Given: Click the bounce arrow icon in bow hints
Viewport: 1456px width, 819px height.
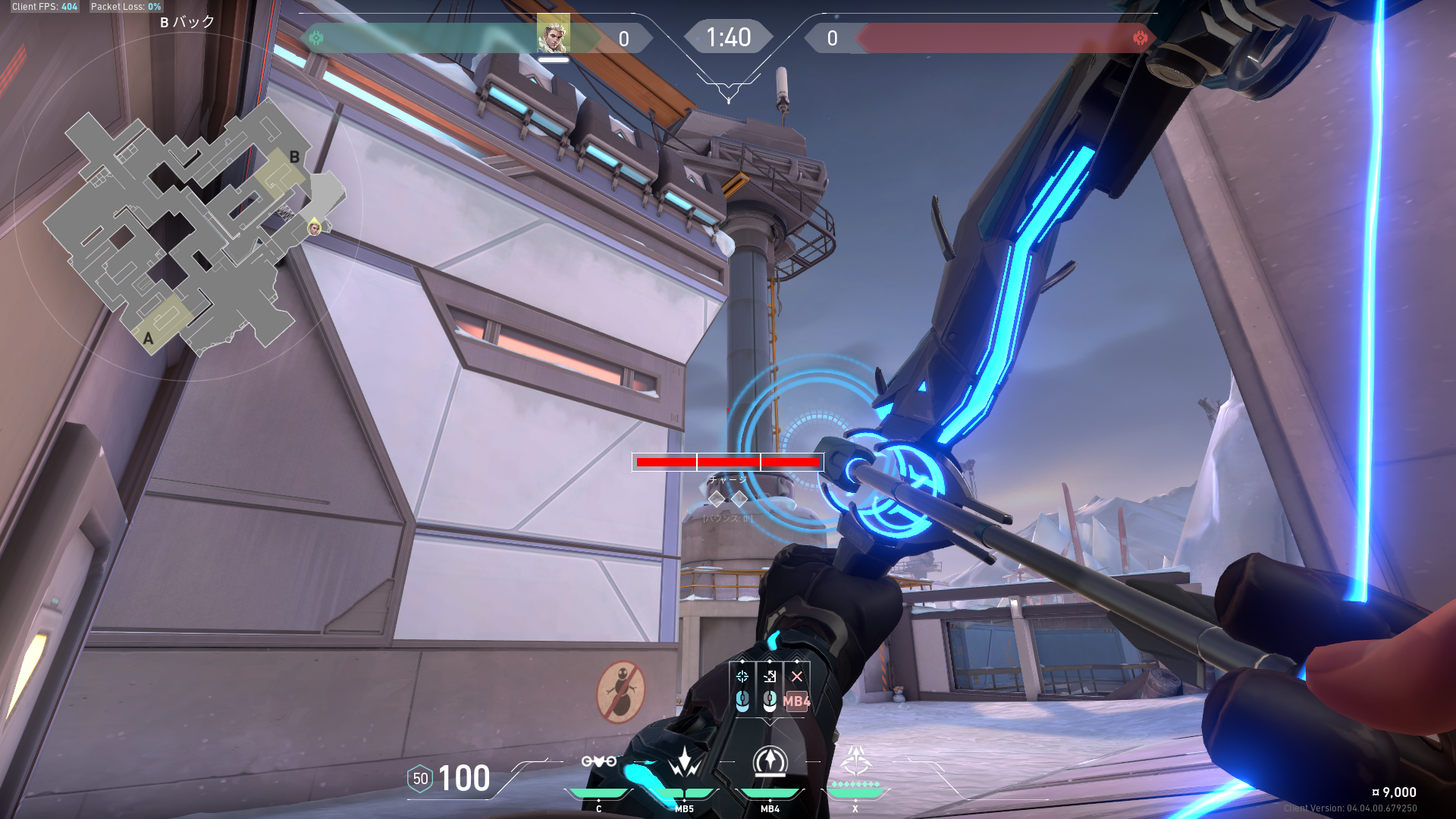Looking at the screenshot, I should pyautogui.click(x=770, y=676).
